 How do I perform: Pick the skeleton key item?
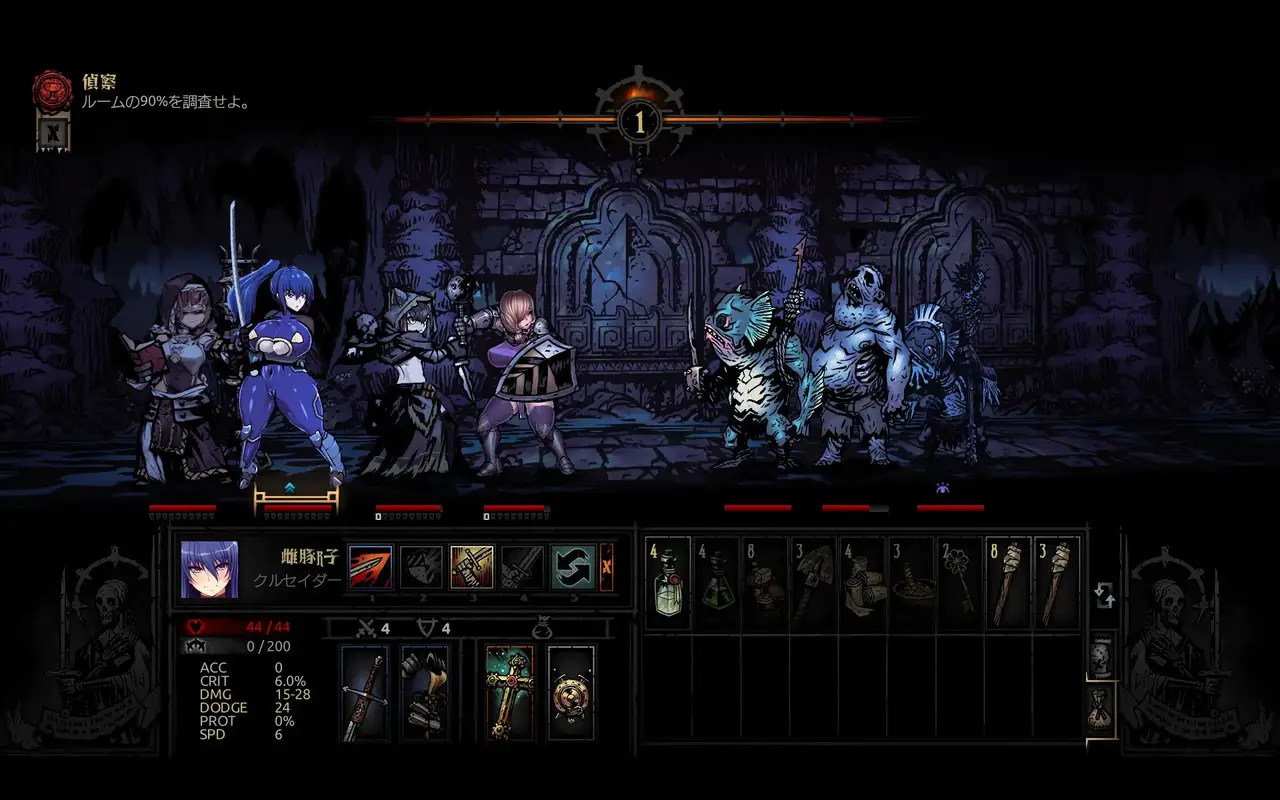pos(959,583)
